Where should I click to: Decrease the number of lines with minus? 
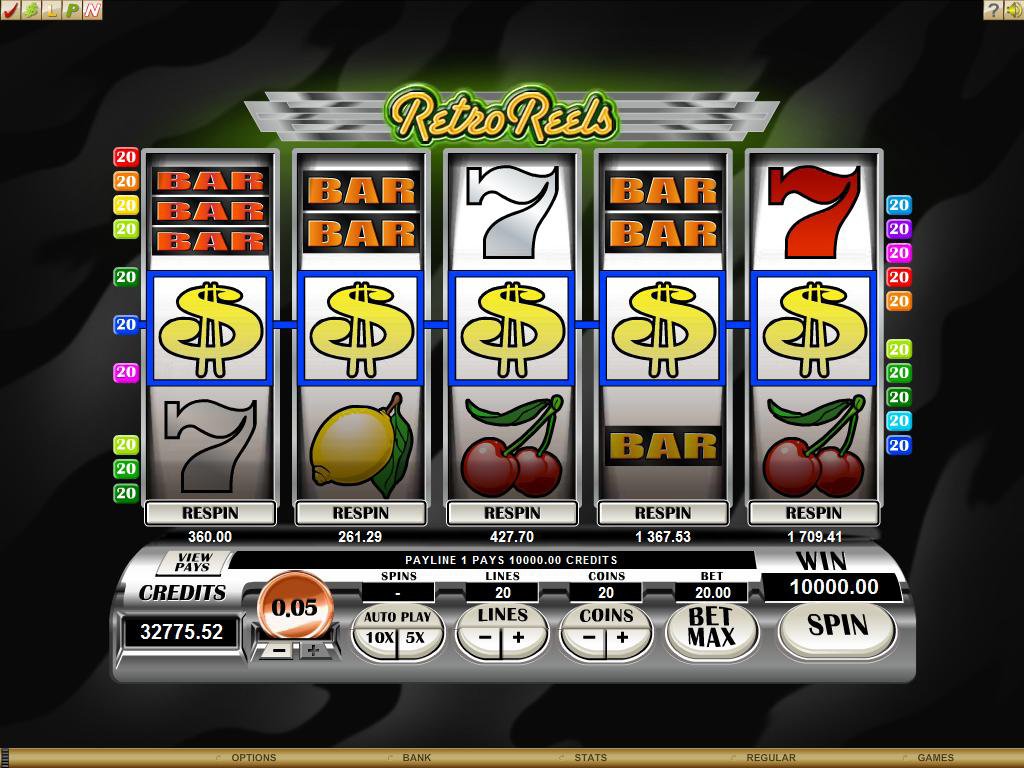pyautogui.click(x=484, y=637)
